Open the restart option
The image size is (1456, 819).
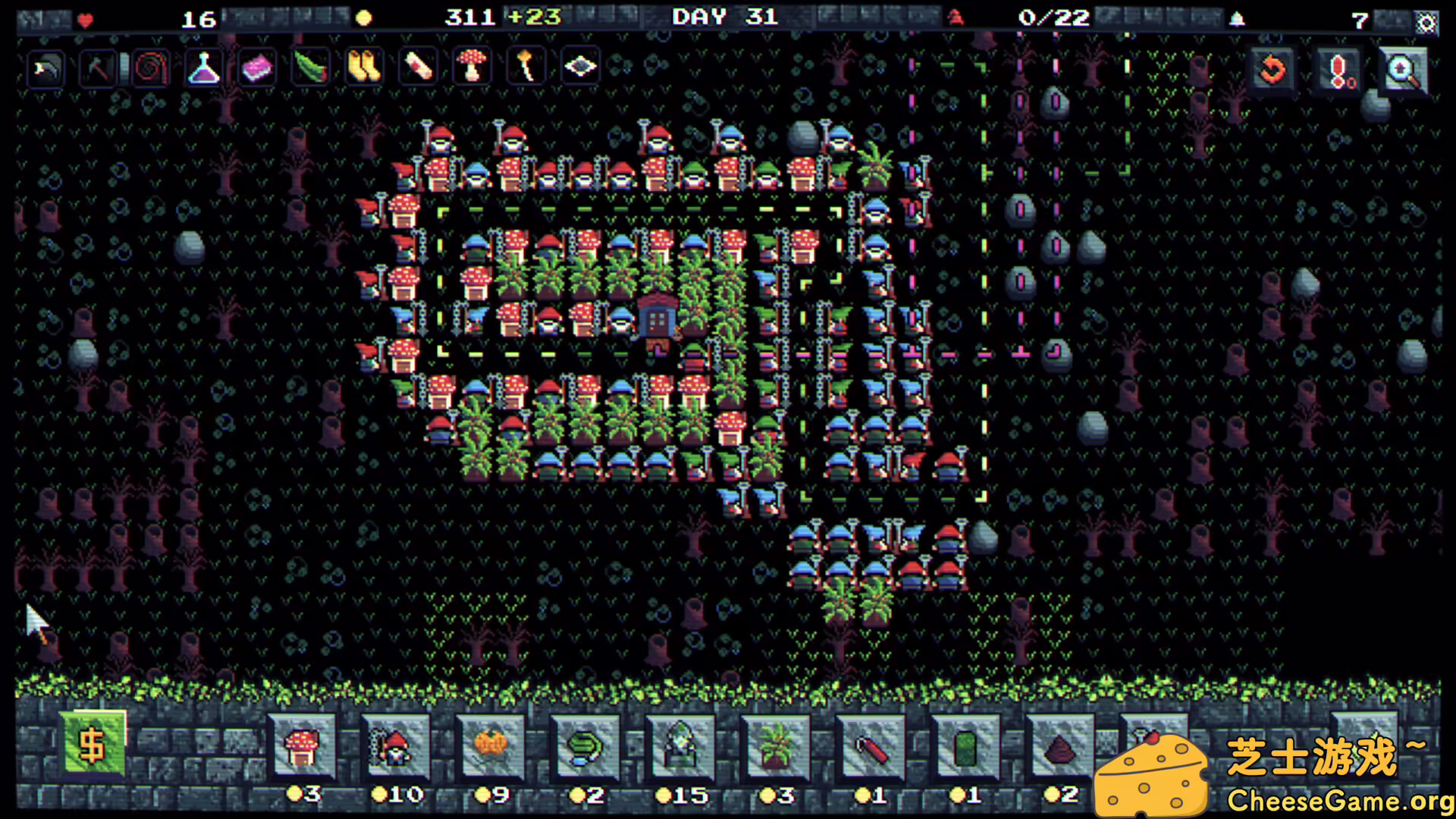(1272, 68)
